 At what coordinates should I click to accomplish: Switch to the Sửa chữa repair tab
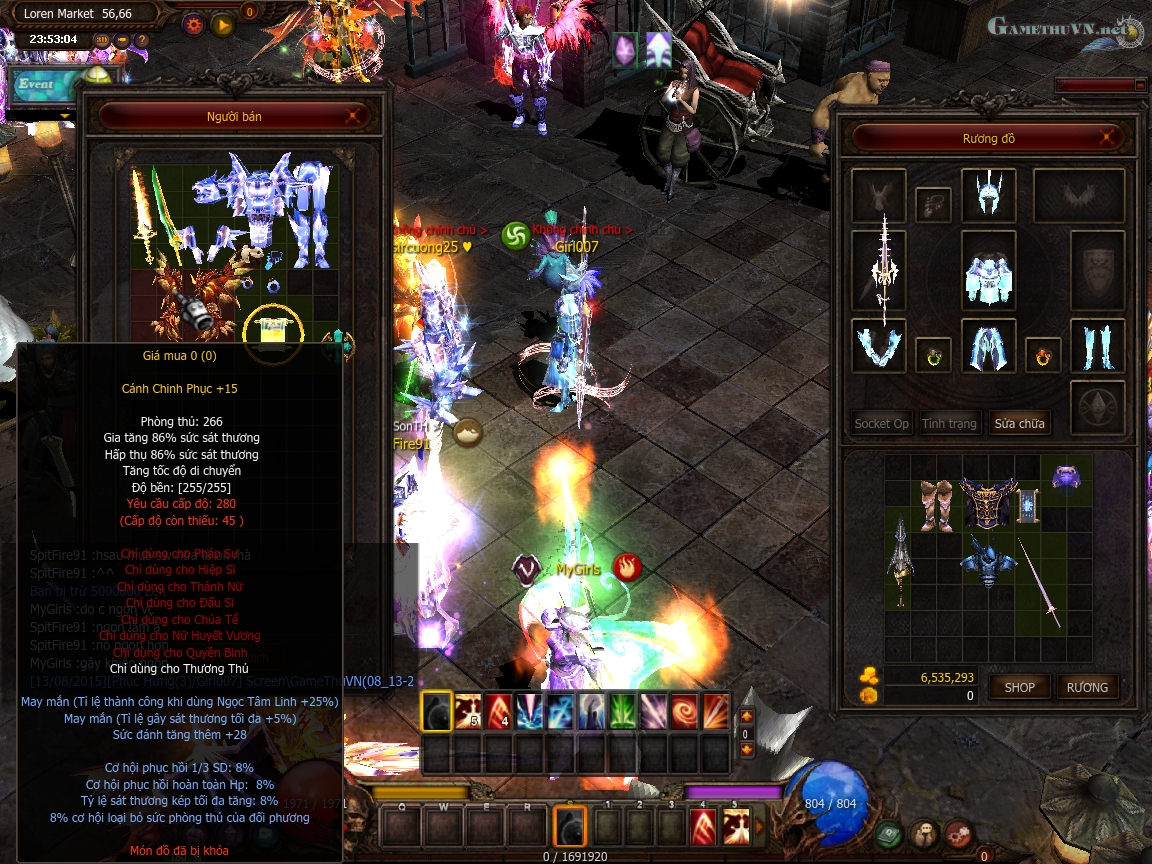(1019, 424)
